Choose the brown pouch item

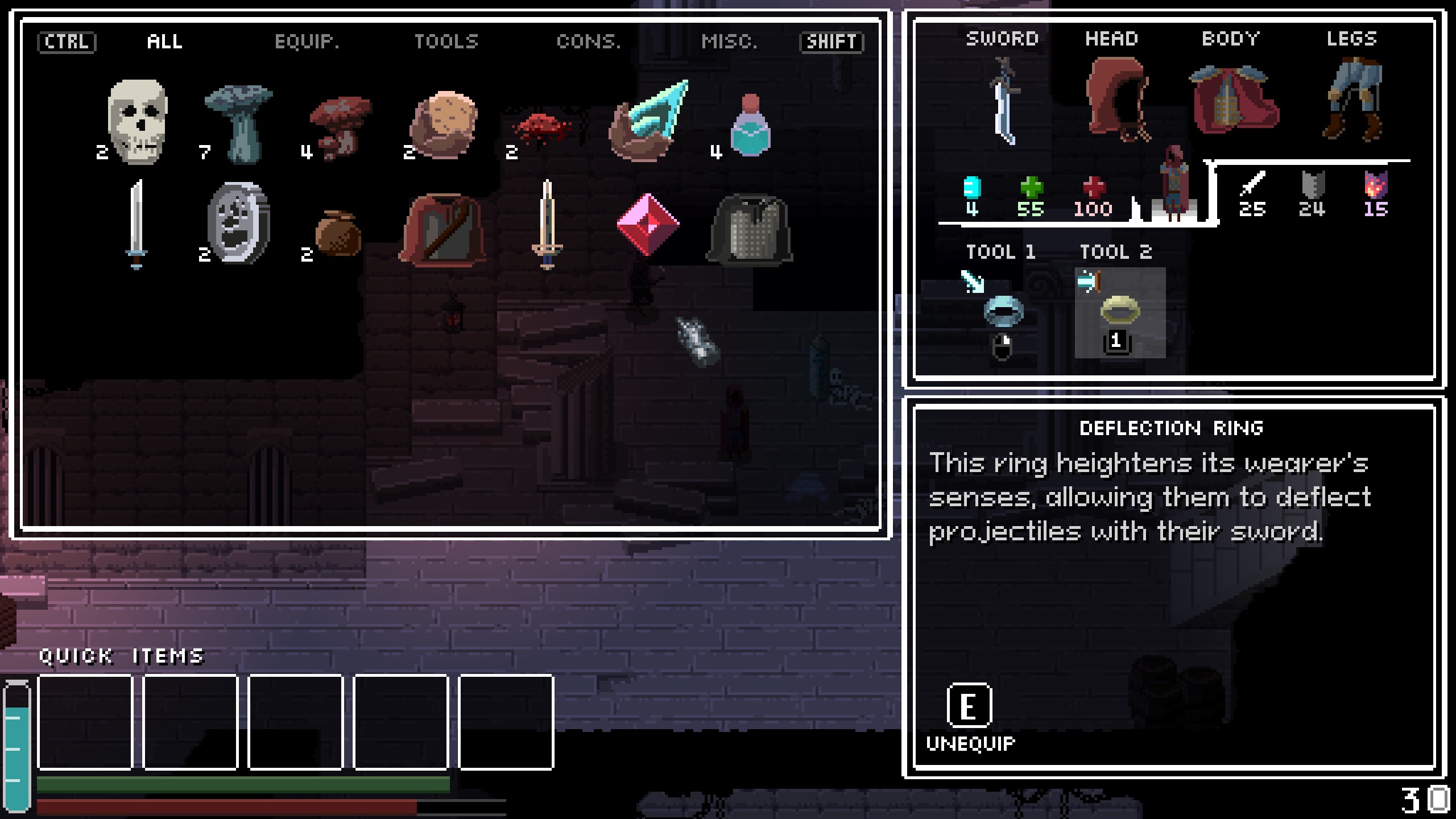pos(338,233)
